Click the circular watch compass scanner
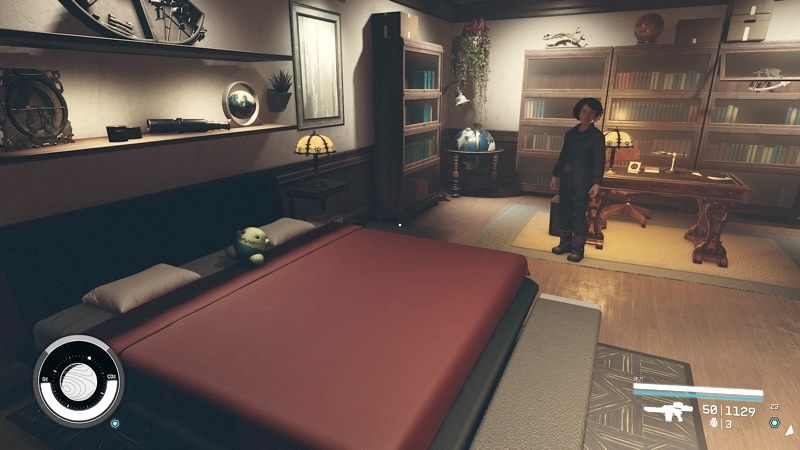Image resolution: width=800 pixels, height=450 pixels. tap(77, 380)
